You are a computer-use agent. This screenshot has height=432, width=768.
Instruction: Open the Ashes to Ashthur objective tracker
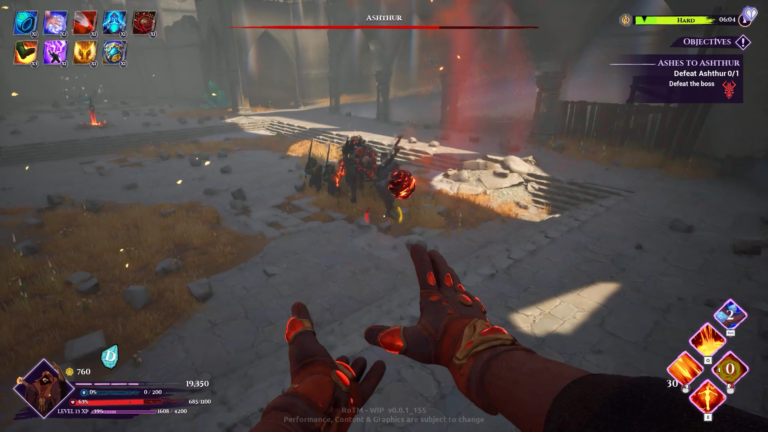tap(683, 63)
